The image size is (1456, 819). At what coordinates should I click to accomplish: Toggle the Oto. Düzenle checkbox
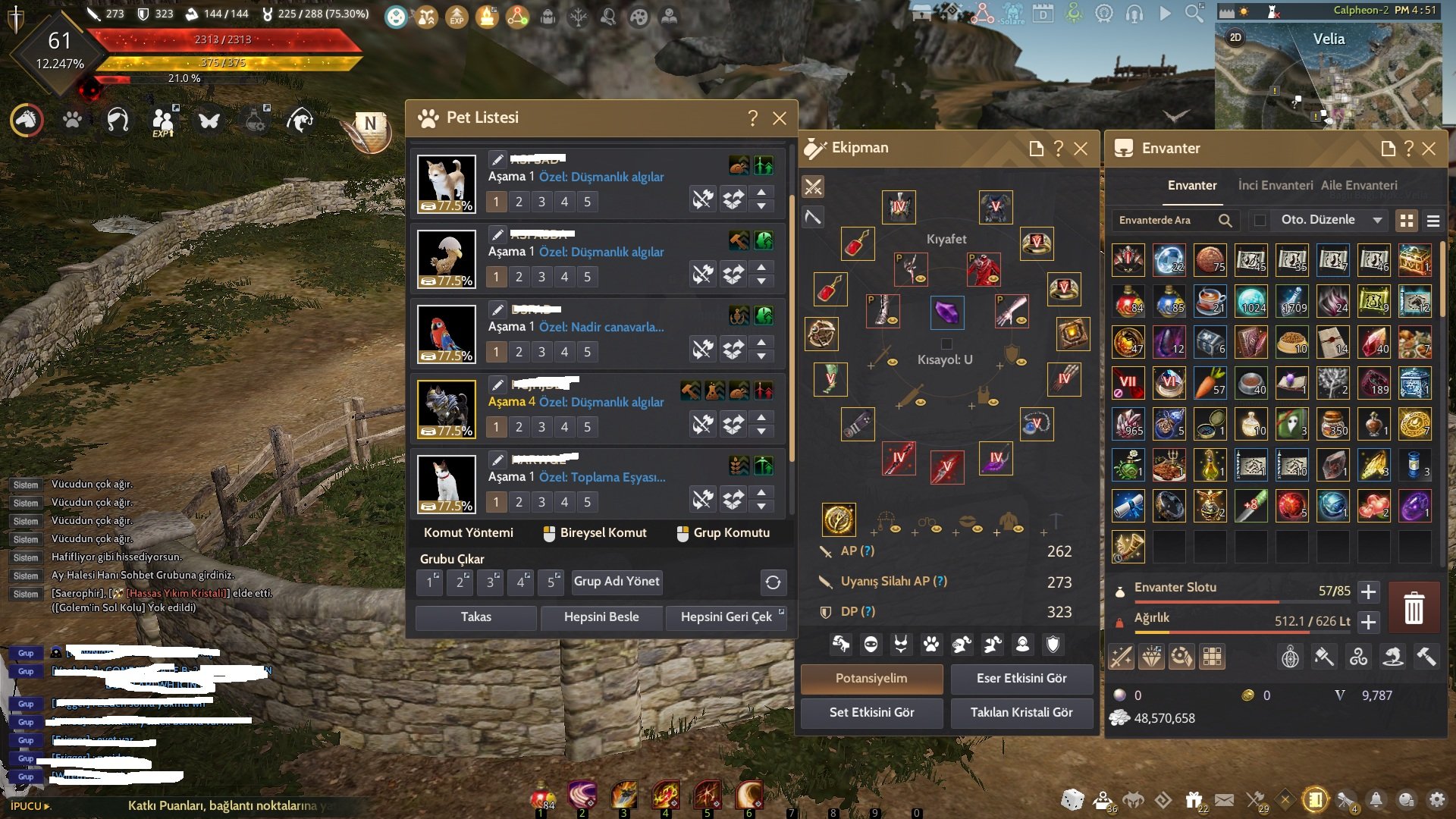click(1260, 221)
